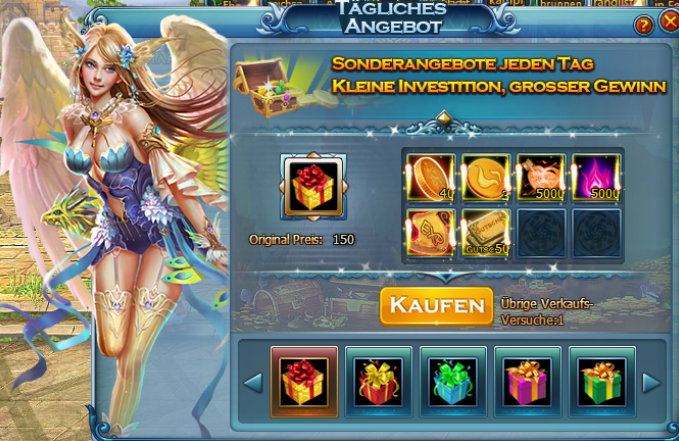Viewport: 679px width, 441px height.
Task: Choose the green gift box with orange ribbon
Action: tap(601, 381)
